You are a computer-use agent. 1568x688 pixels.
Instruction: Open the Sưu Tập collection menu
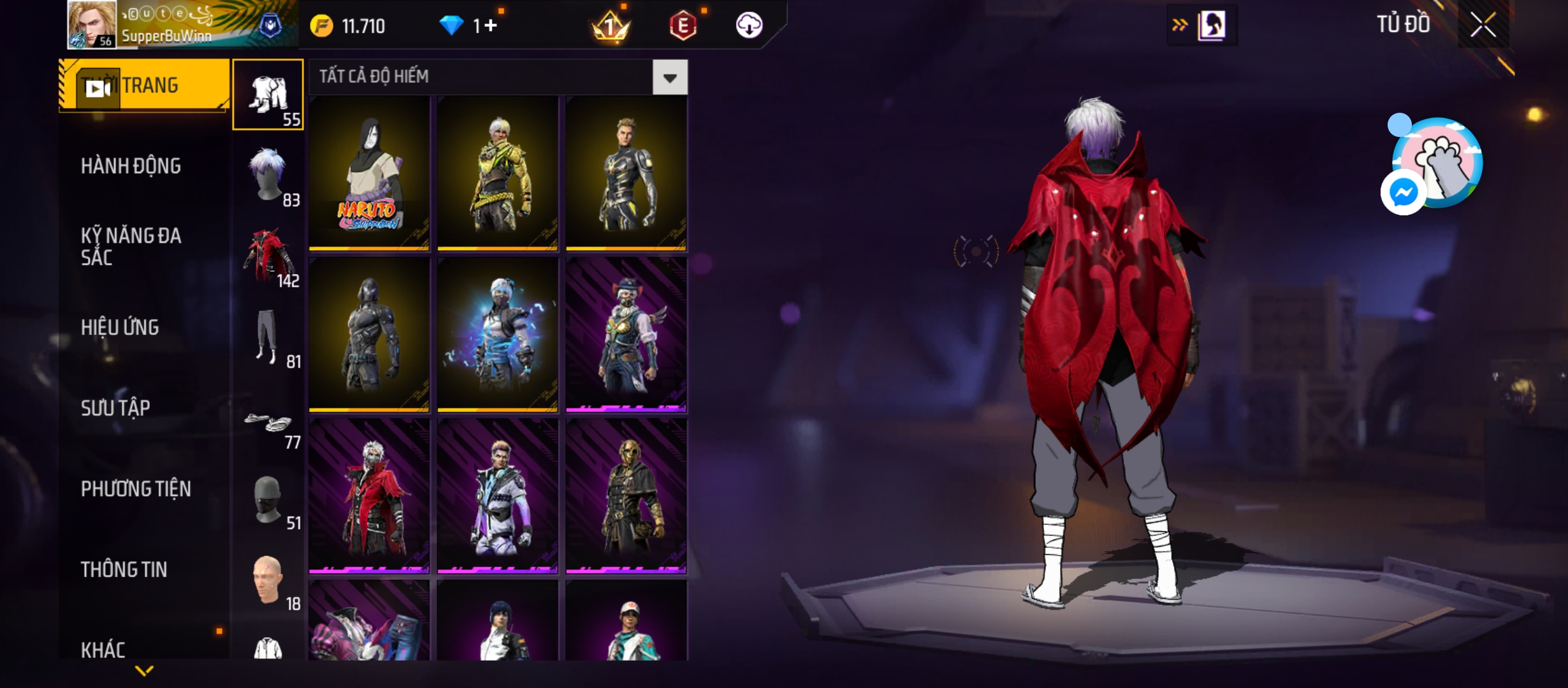pos(115,408)
